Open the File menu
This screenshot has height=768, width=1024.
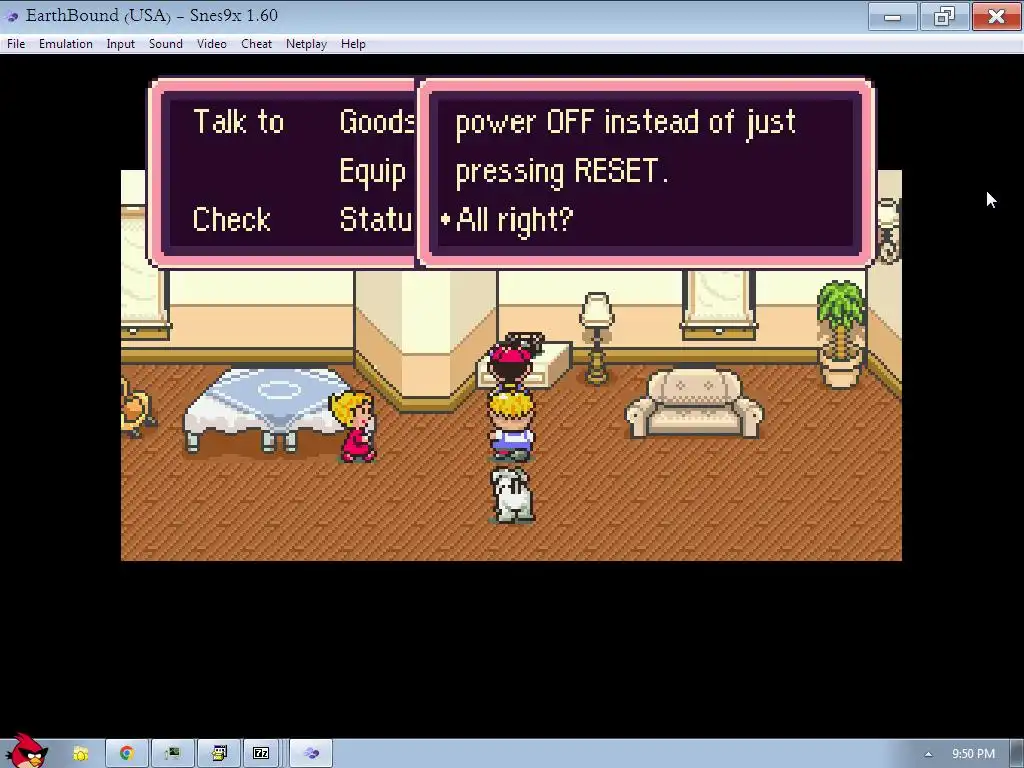tap(16, 44)
